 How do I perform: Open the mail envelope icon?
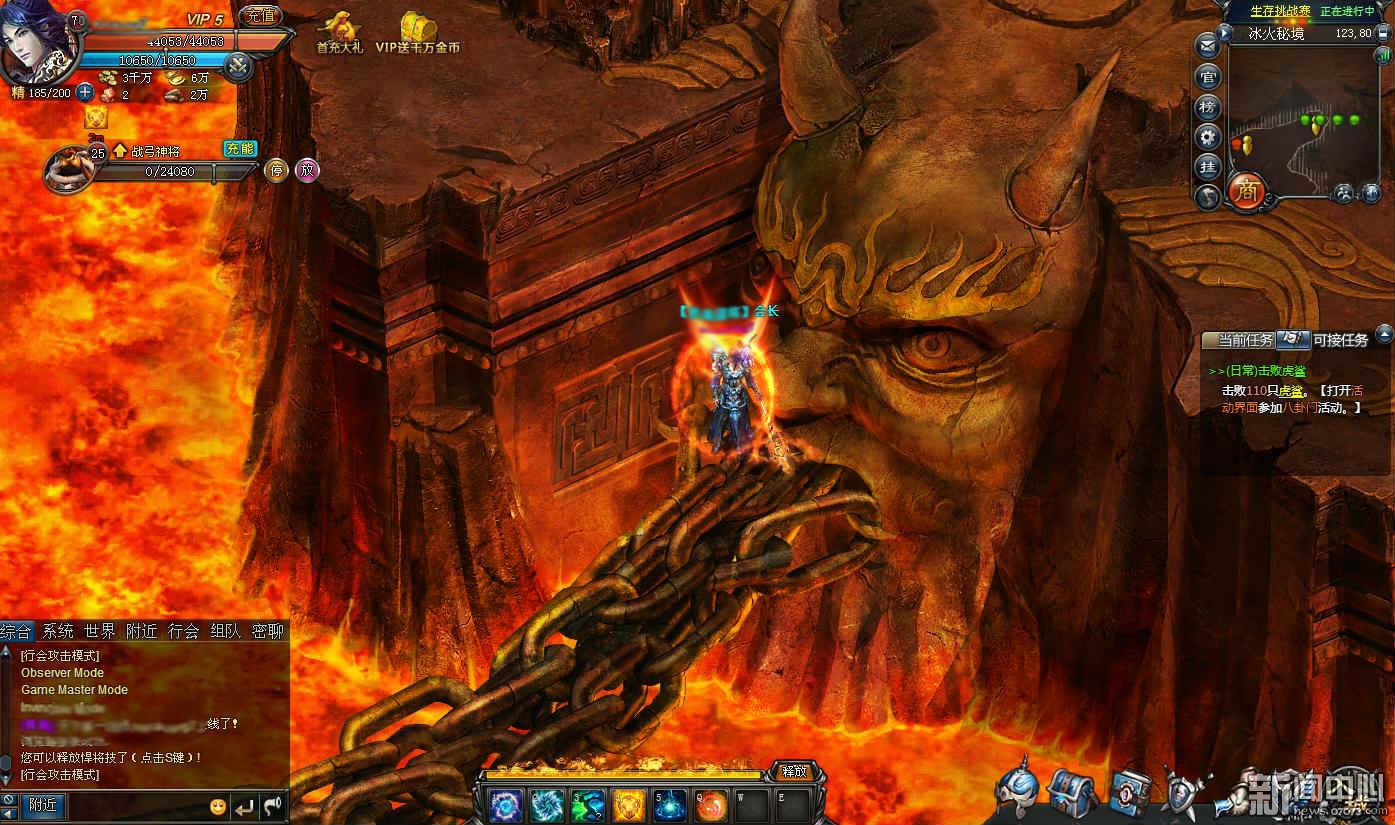[x=1208, y=46]
